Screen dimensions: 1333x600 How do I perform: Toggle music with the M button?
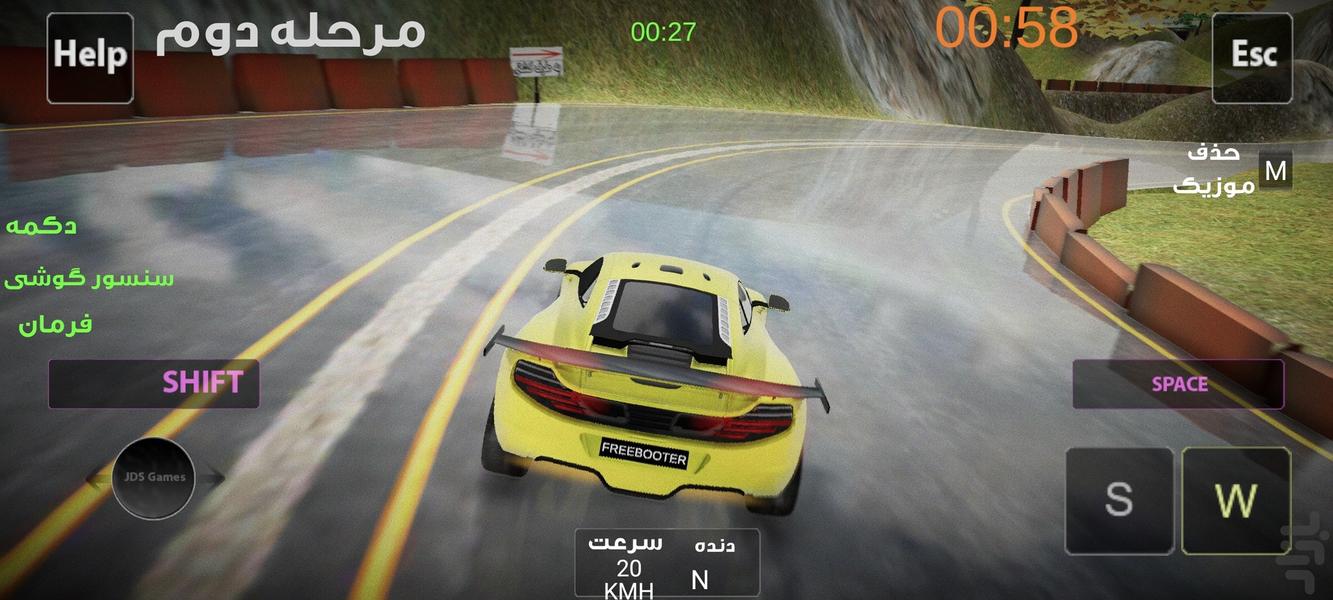(1275, 171)
